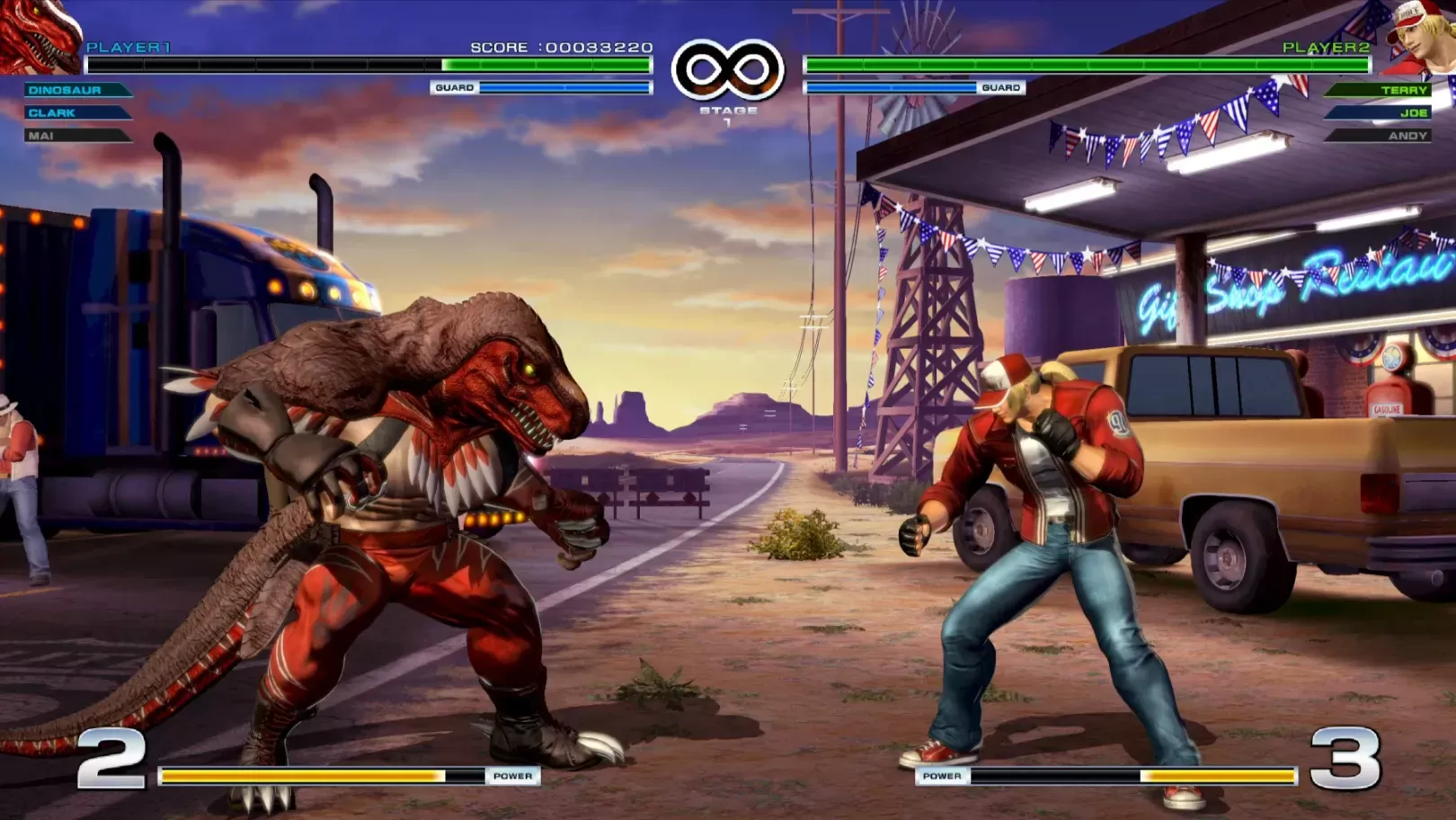Select TERRY in Player 2's team list
Screen dimensions: 1456x820
[1403, 90]
